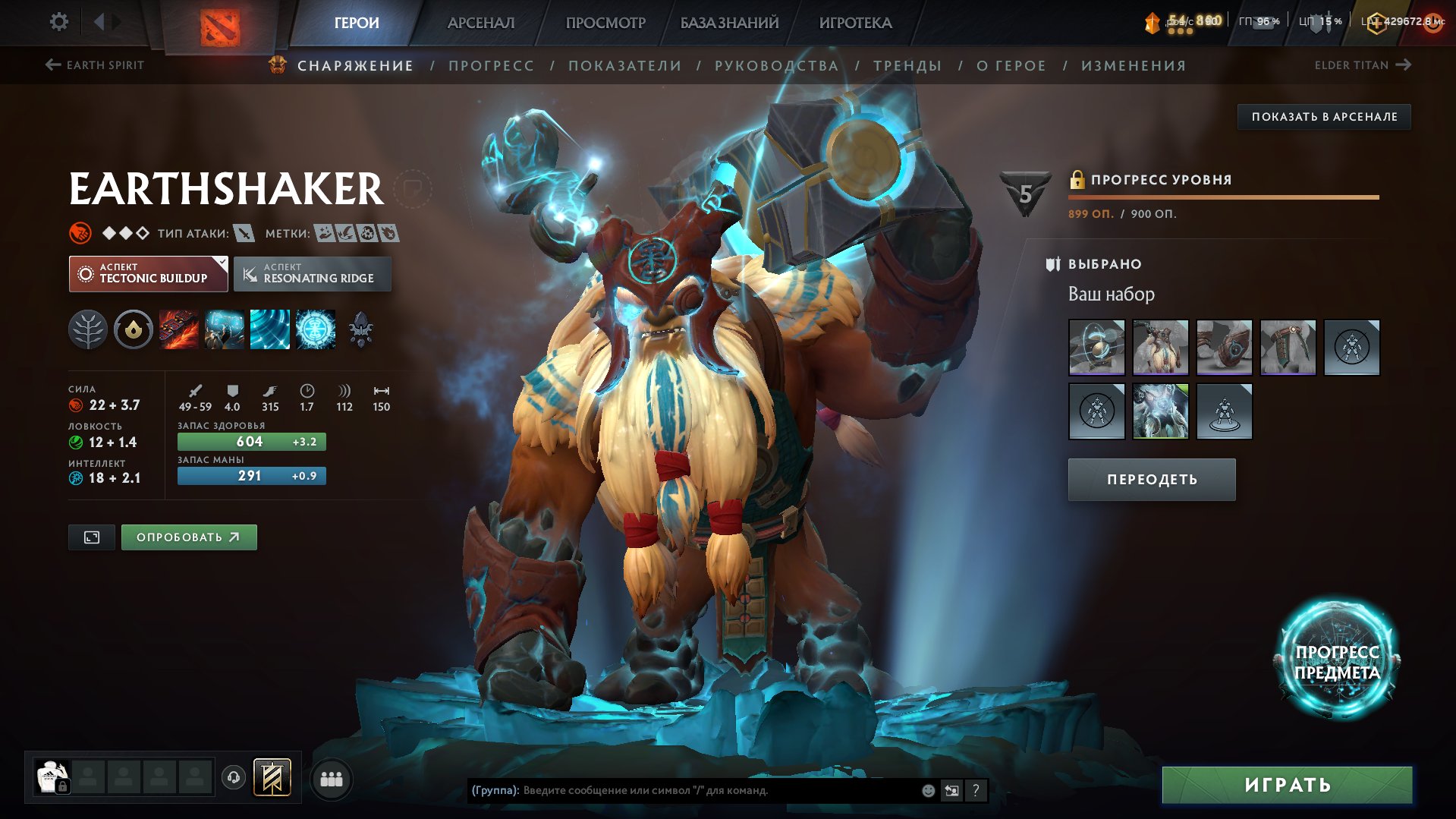Viewport: 1456px width, 819px height.
Task: Open the АРСЕНАЛ menu item
Action: 482,23
